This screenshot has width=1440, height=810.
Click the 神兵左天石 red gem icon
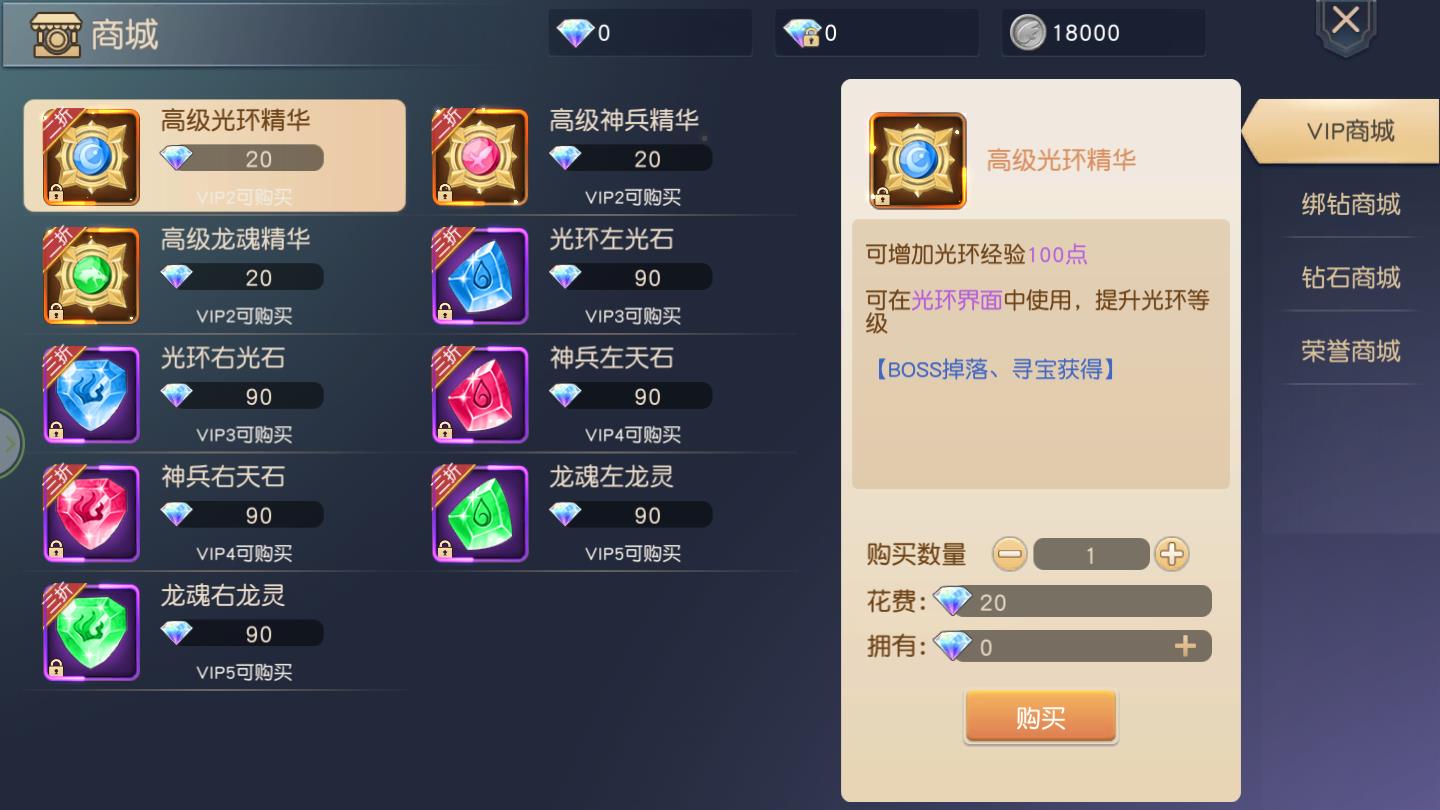tap(480, 394)
